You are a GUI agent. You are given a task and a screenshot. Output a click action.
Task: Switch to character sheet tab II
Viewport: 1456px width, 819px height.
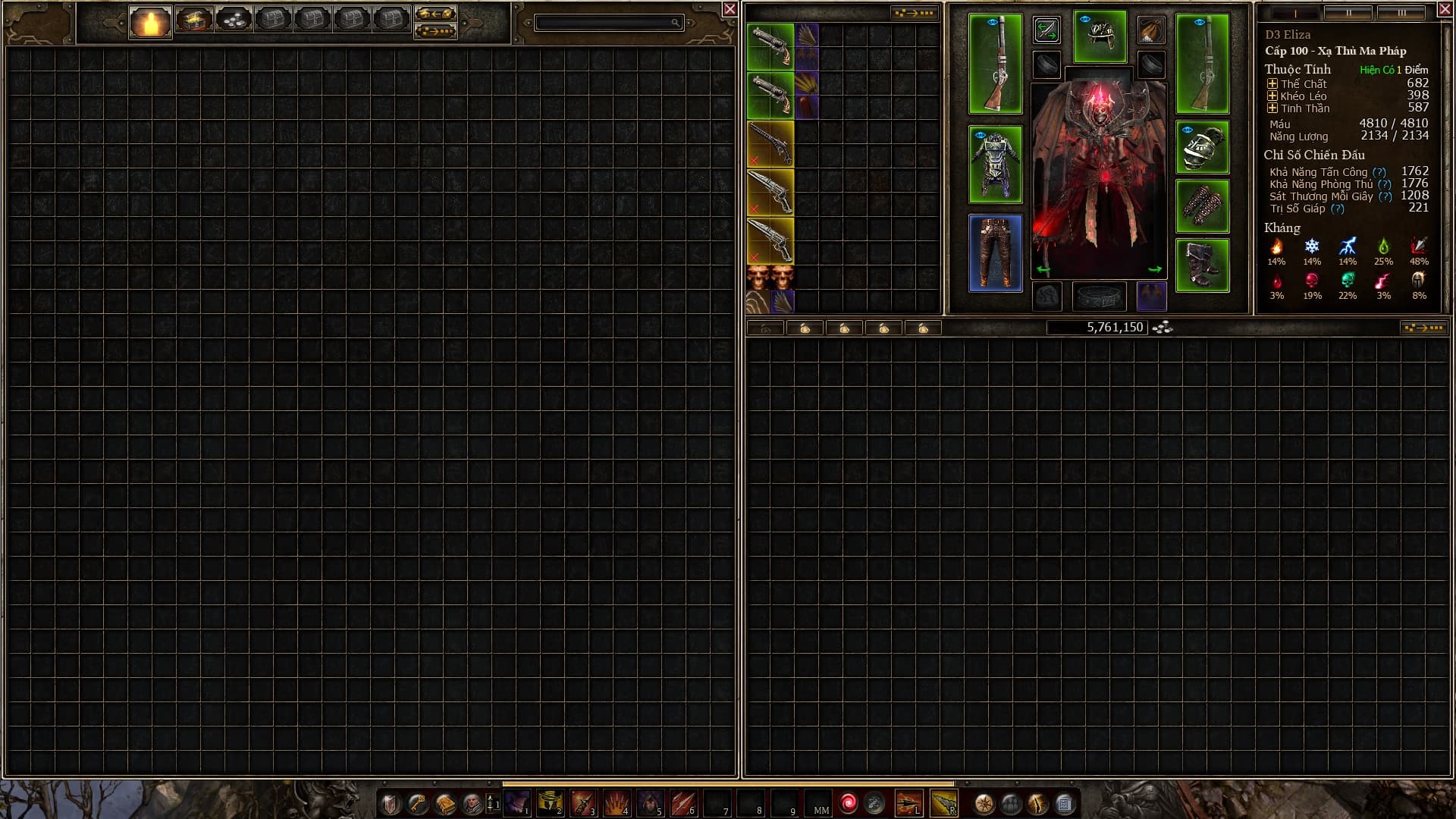pyautogui.click(x=1348, y=13)
